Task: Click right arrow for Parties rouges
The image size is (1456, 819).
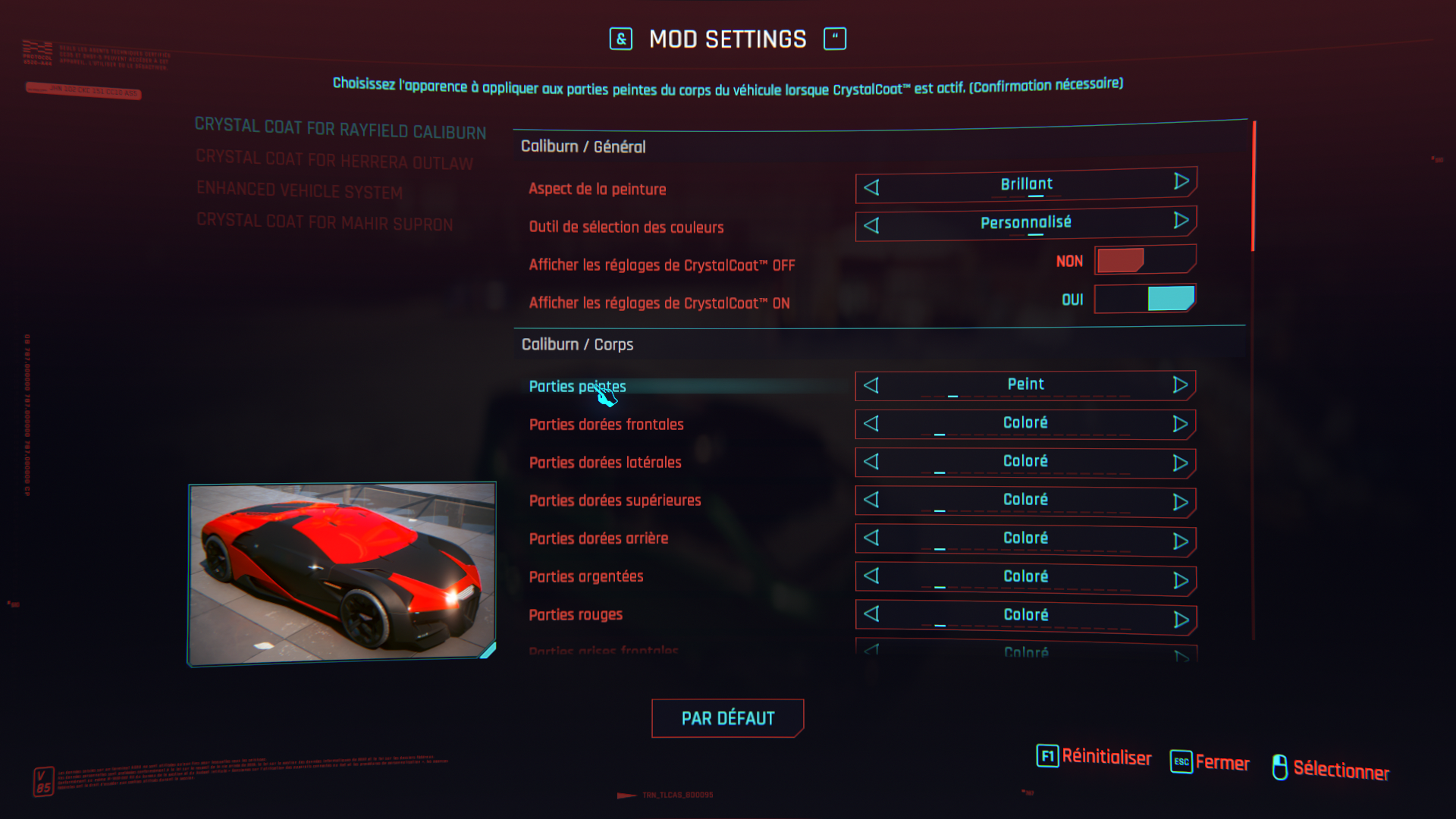Action: point(1180,620)
